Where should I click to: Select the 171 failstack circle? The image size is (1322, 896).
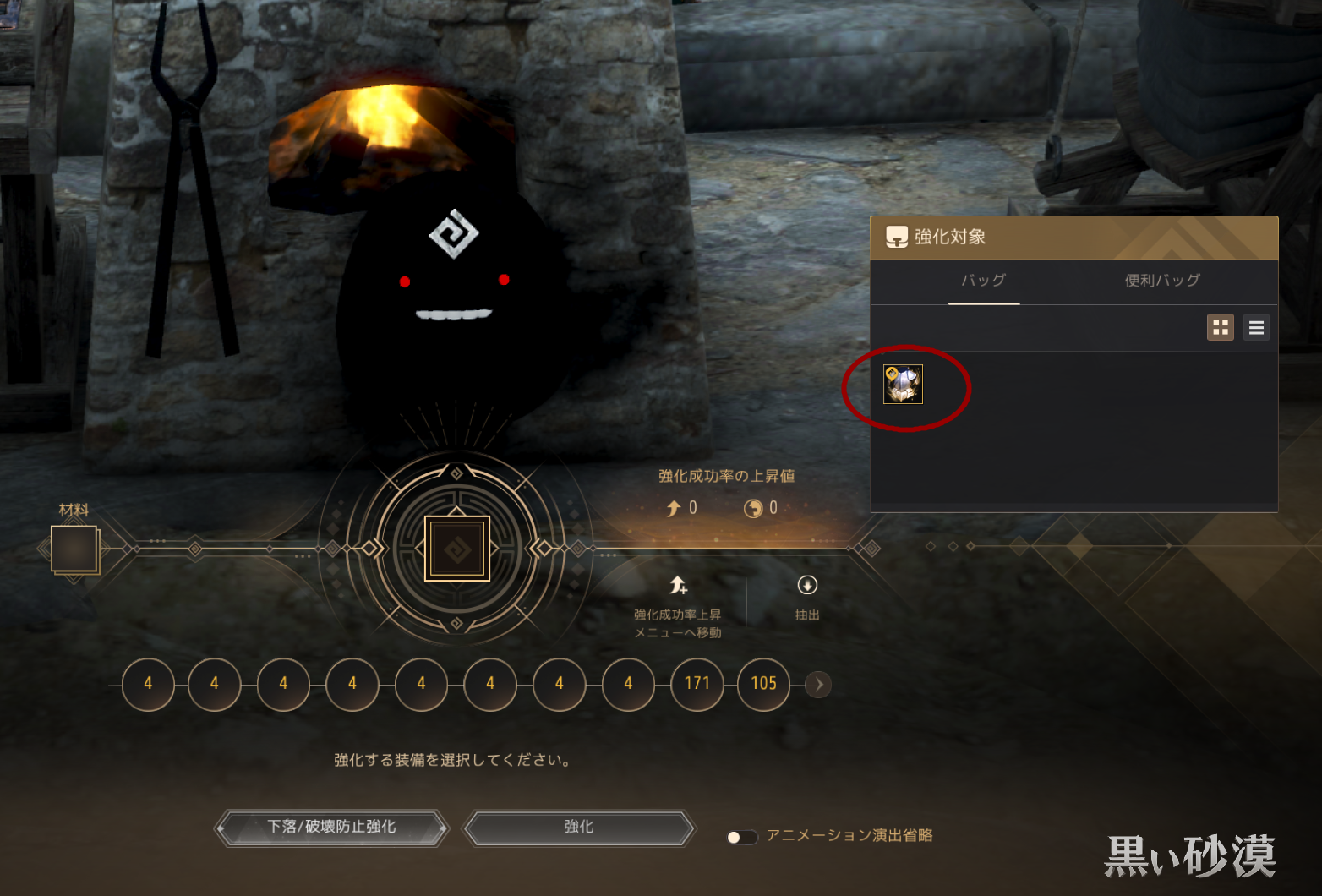697,684
